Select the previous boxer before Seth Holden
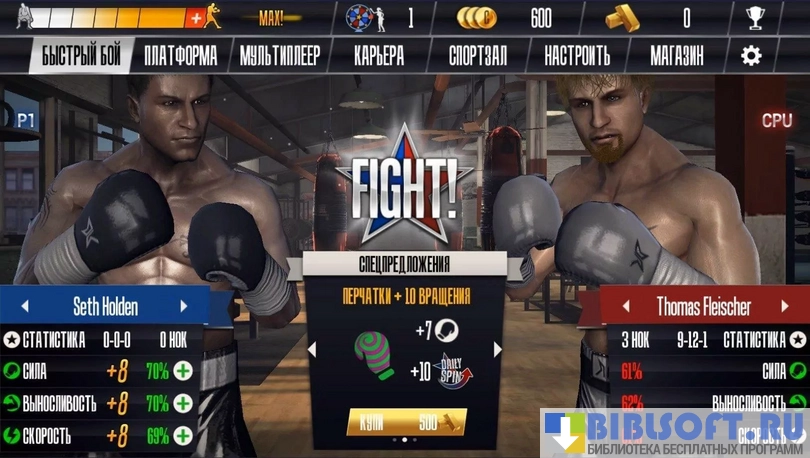 point(25,306)
